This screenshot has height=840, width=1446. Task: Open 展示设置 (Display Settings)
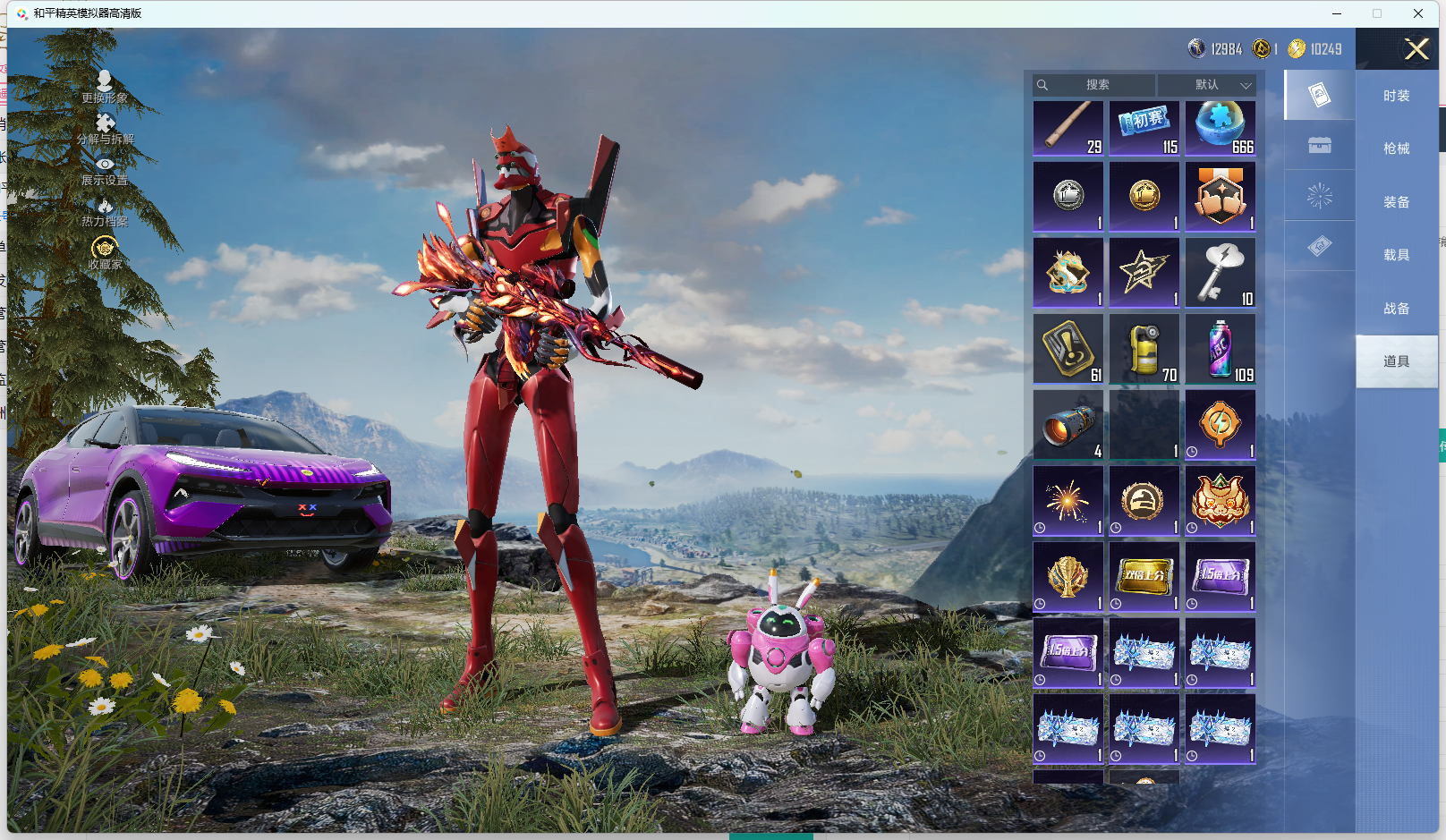[x=105, y=171]
